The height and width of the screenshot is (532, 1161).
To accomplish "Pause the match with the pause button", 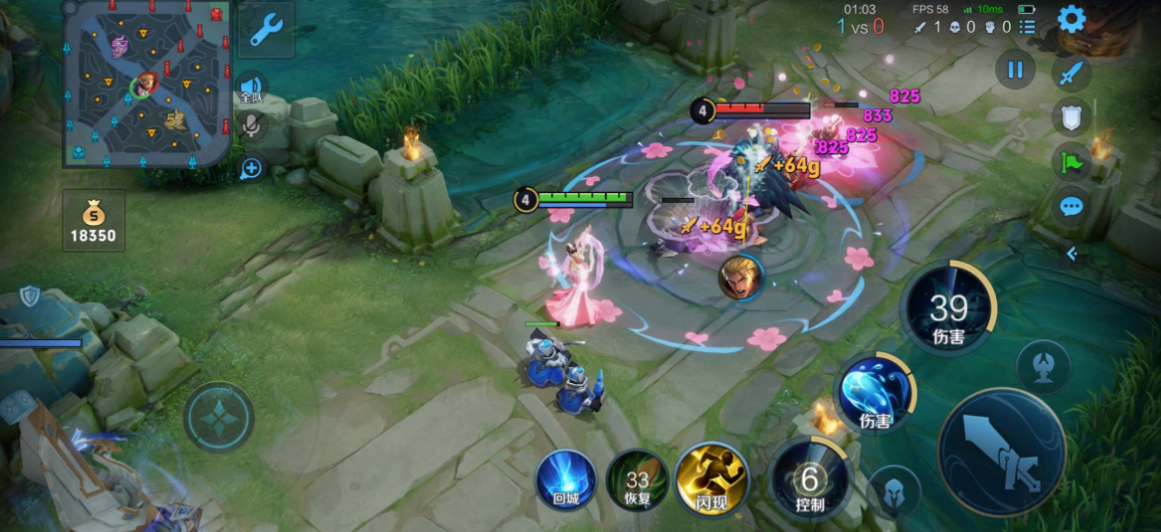I will [x=1015, y=70].
